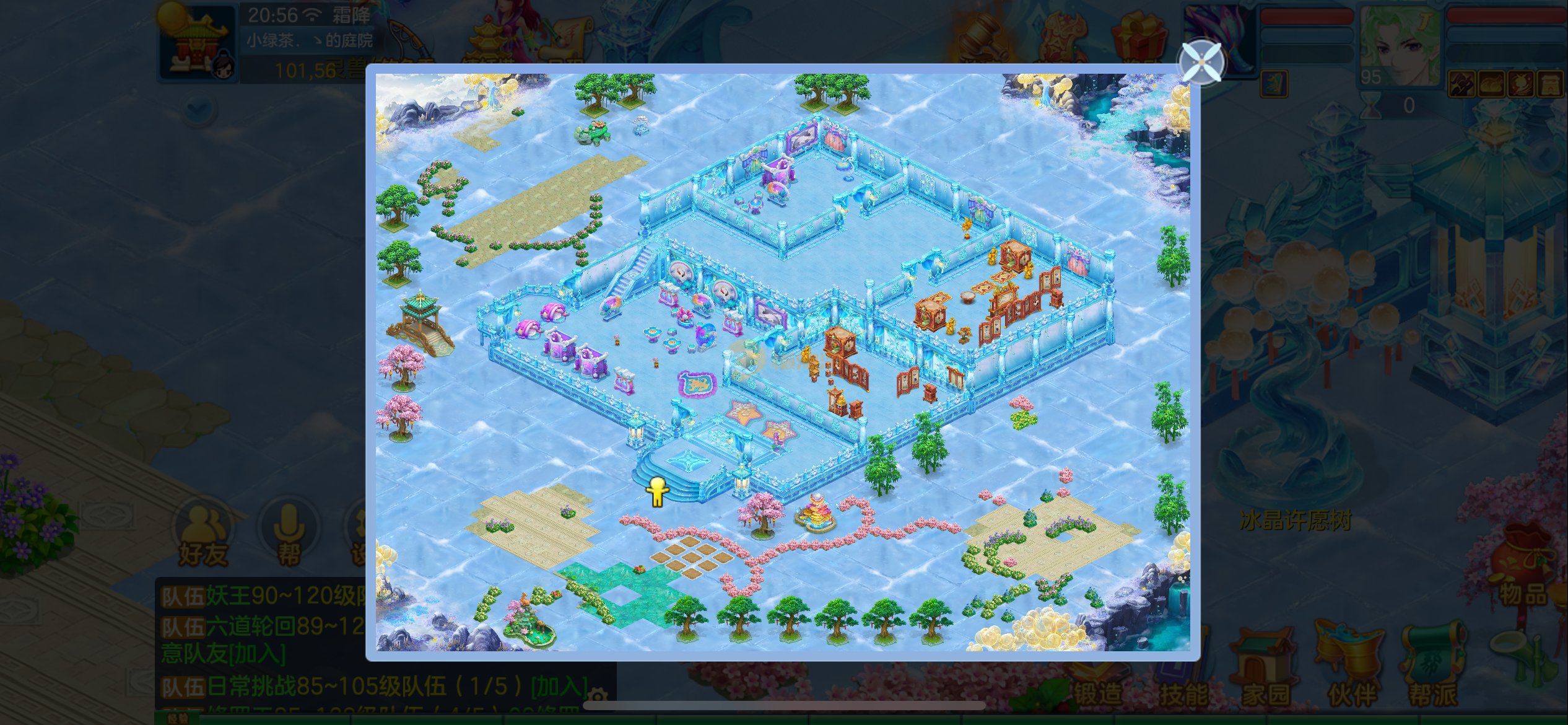
Task: Join the 日常挑战 85~105 team
Action: (x=560, y=686)
